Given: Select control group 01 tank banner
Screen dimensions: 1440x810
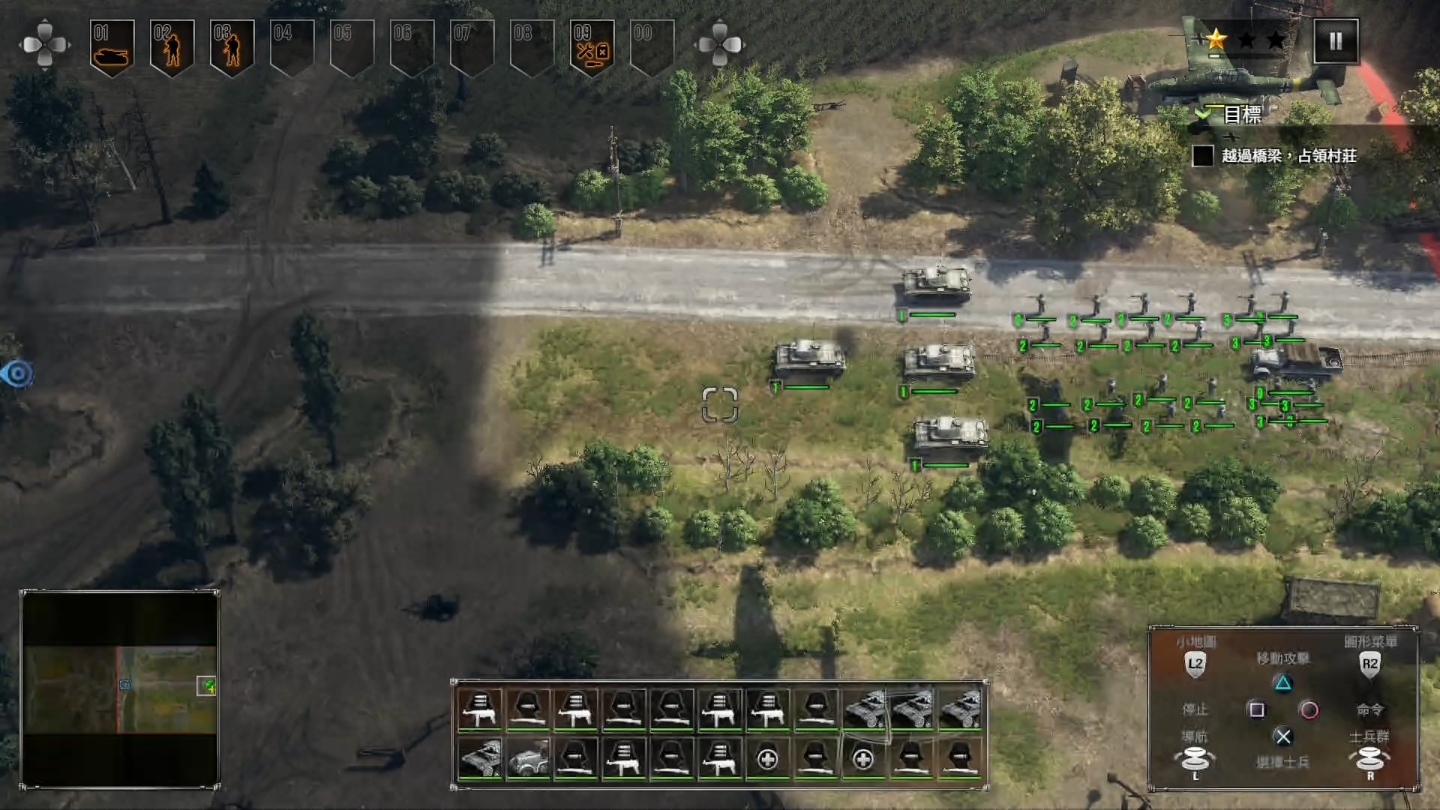Looking at the screenshot, I should pyautogui.click(x=112, y=47).
